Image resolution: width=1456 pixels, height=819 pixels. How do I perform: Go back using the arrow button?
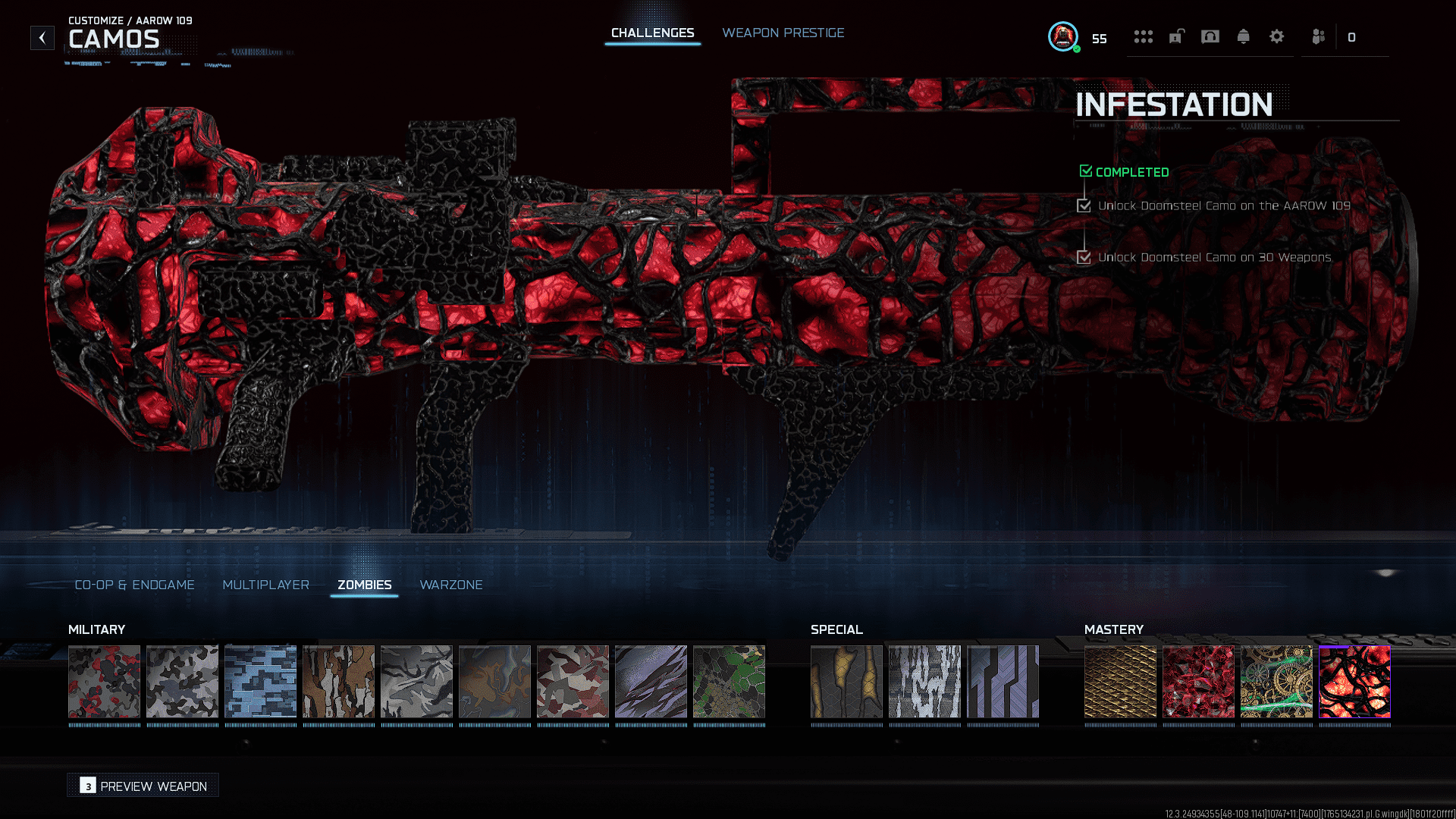(42, 37)
